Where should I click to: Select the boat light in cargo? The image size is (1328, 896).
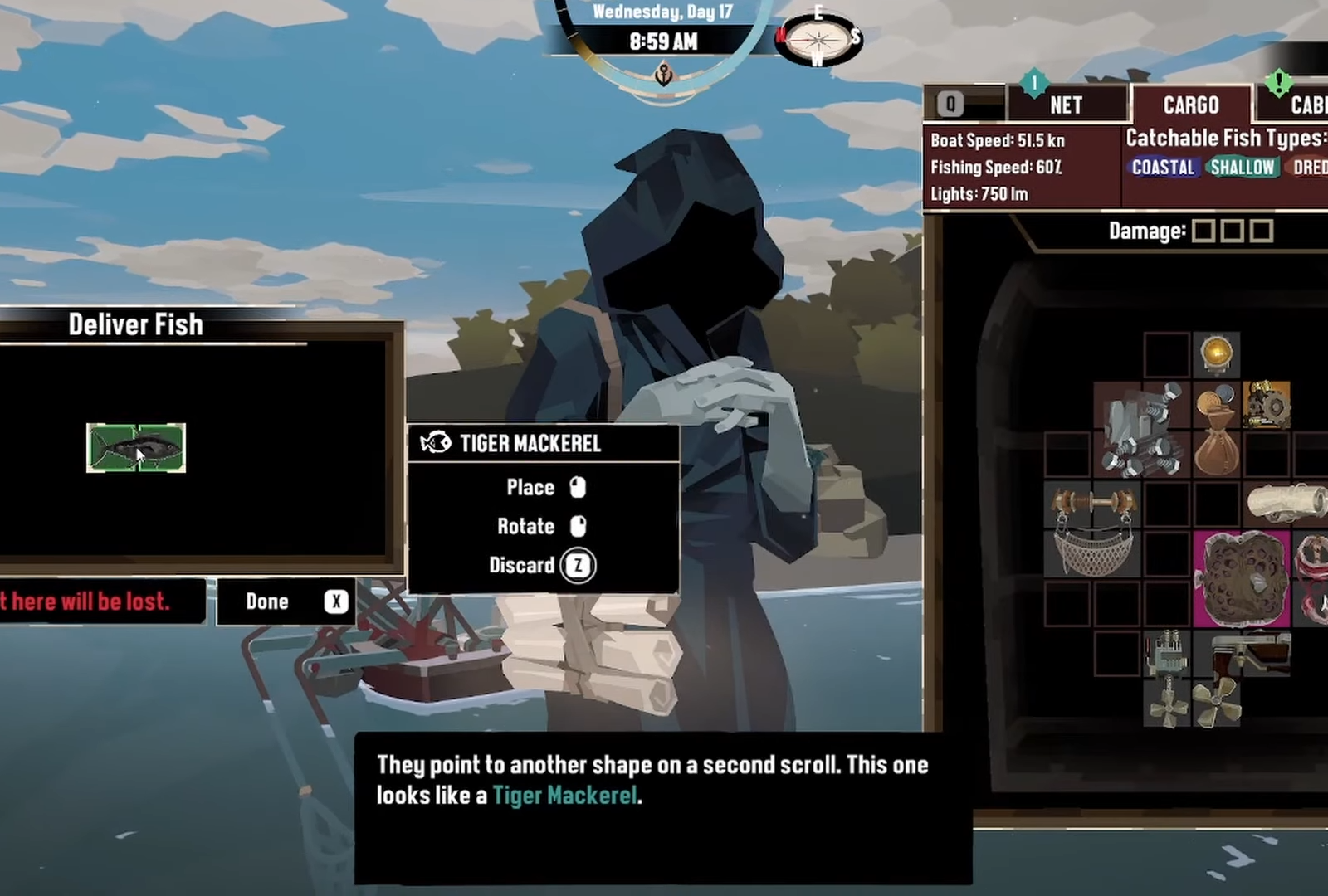pos(1217,354)
